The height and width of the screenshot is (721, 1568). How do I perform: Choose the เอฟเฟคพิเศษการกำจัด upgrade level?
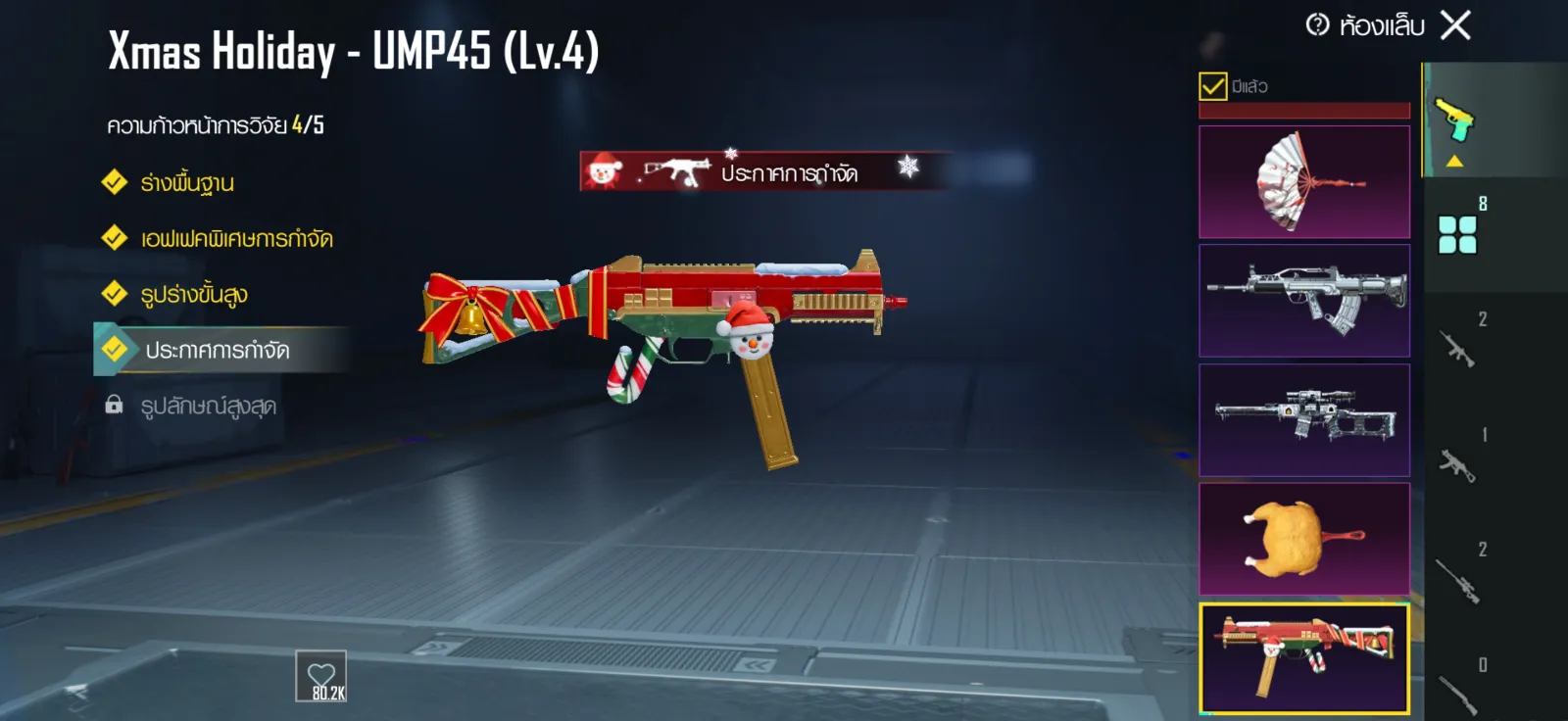point(236,239)
